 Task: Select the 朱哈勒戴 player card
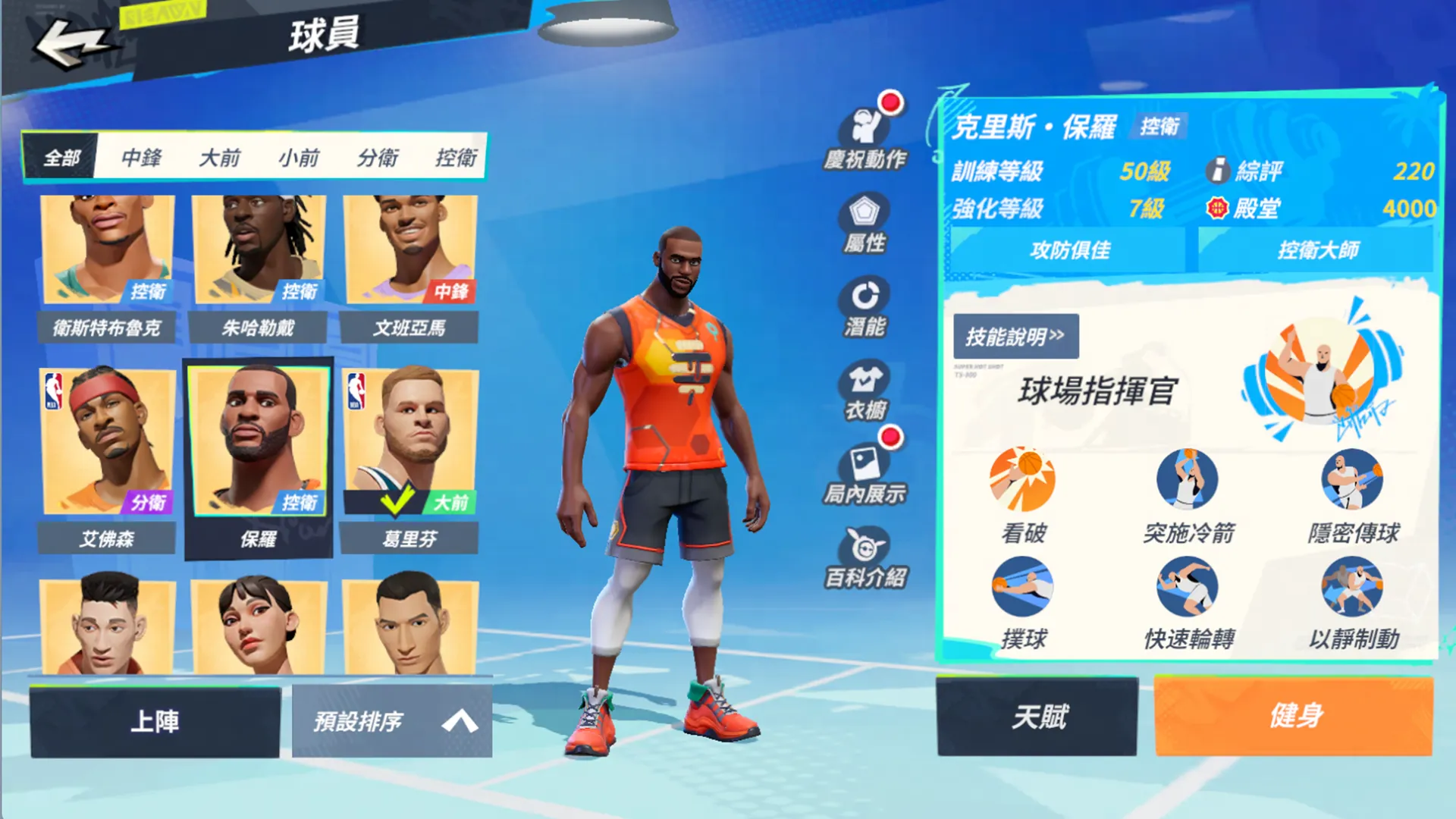click(259, 265)
